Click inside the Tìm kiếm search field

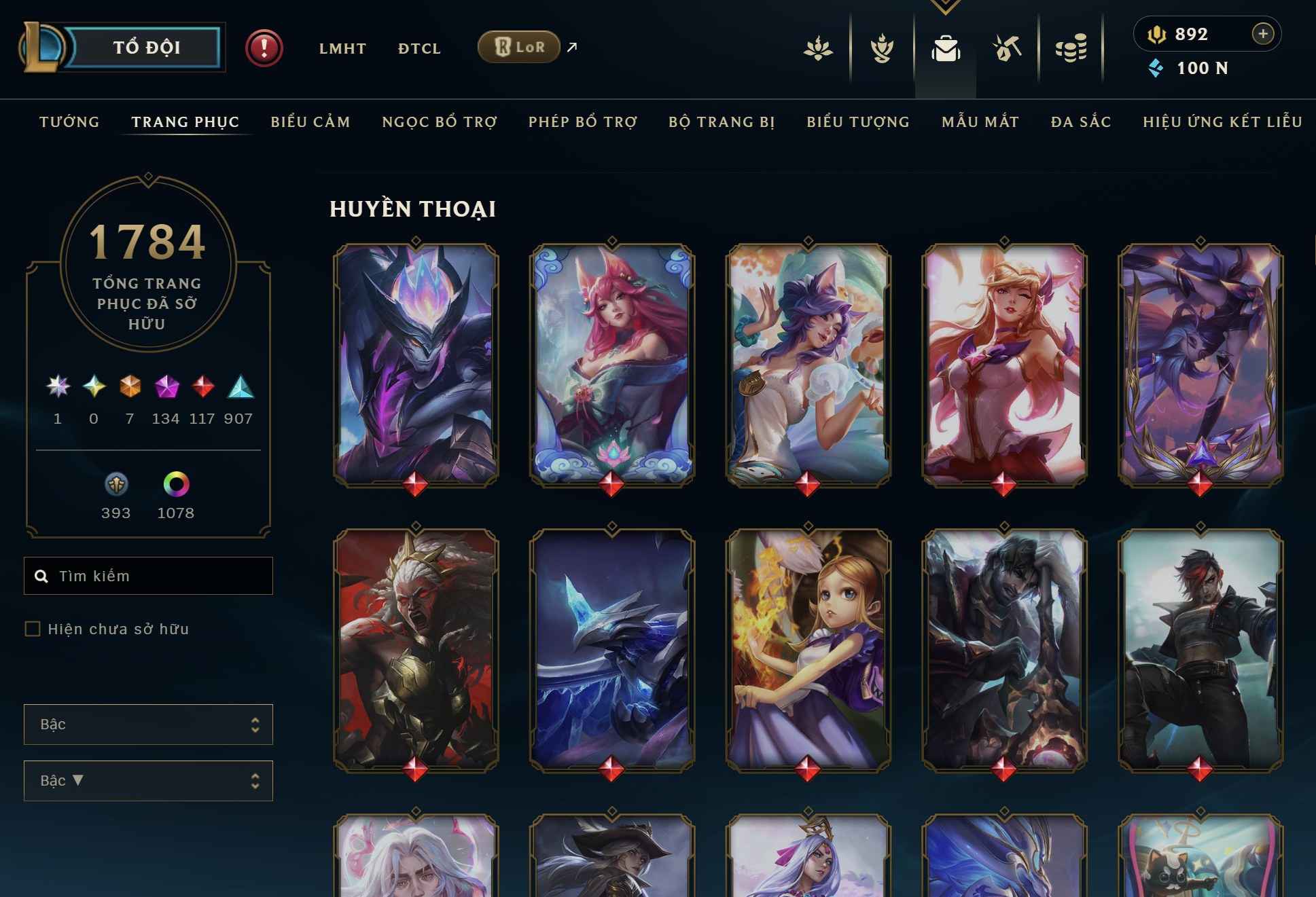(x=148, y=575)
